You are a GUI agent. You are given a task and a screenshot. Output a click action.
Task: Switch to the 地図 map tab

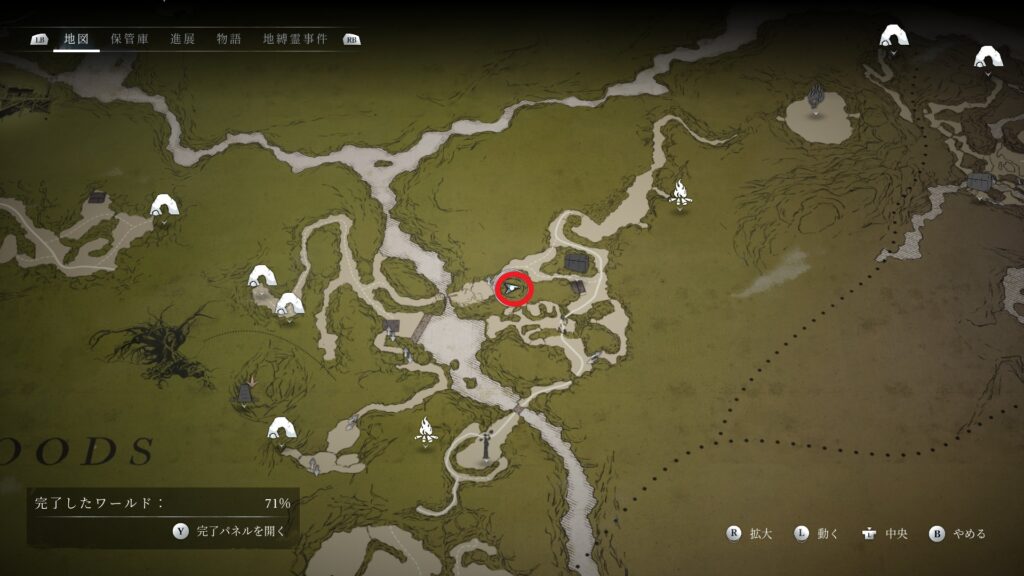[76, 39]
